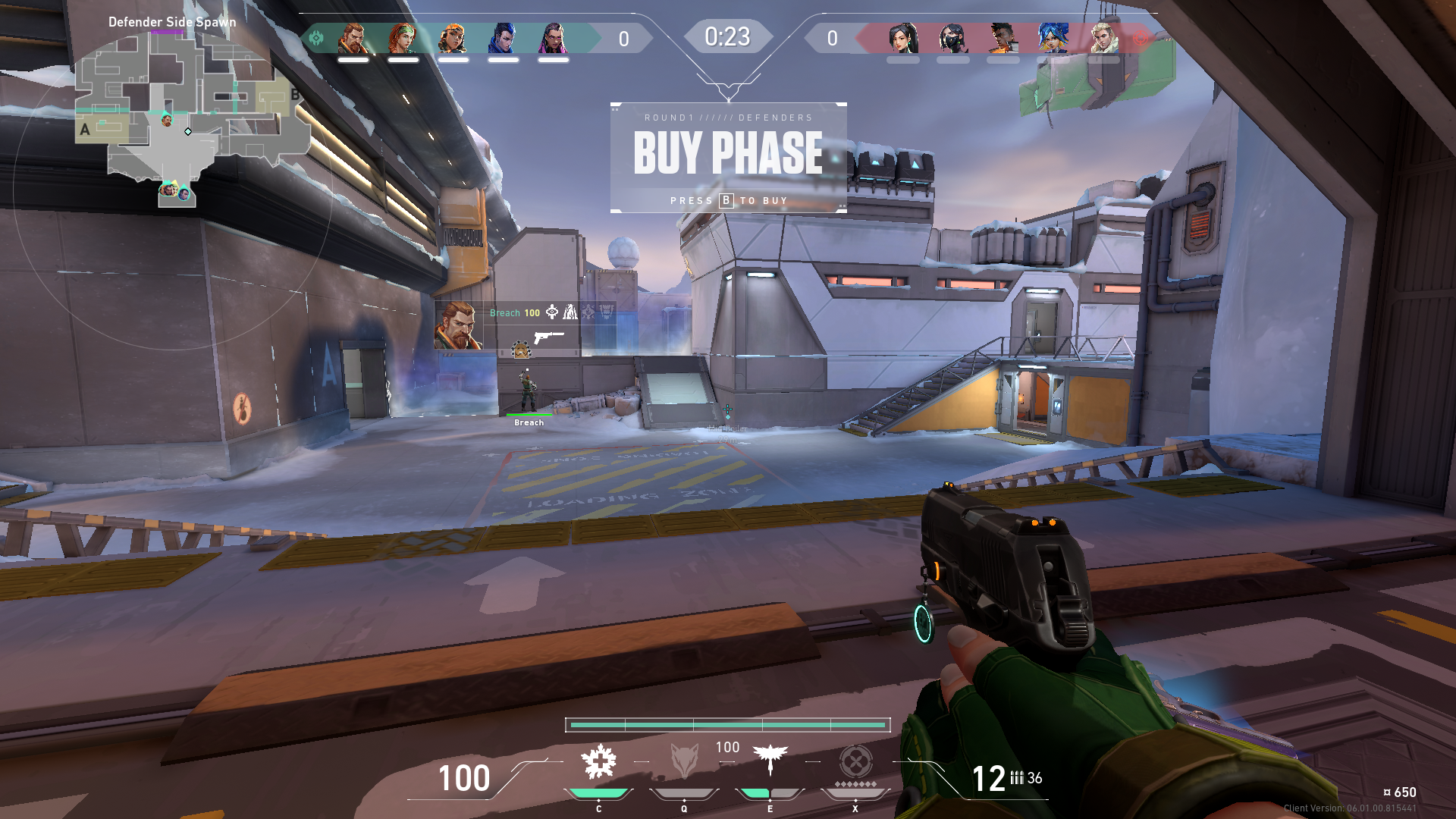Activate the Seekers ultimate ability icon
The image size is (1456, 819).
point(855,761)
